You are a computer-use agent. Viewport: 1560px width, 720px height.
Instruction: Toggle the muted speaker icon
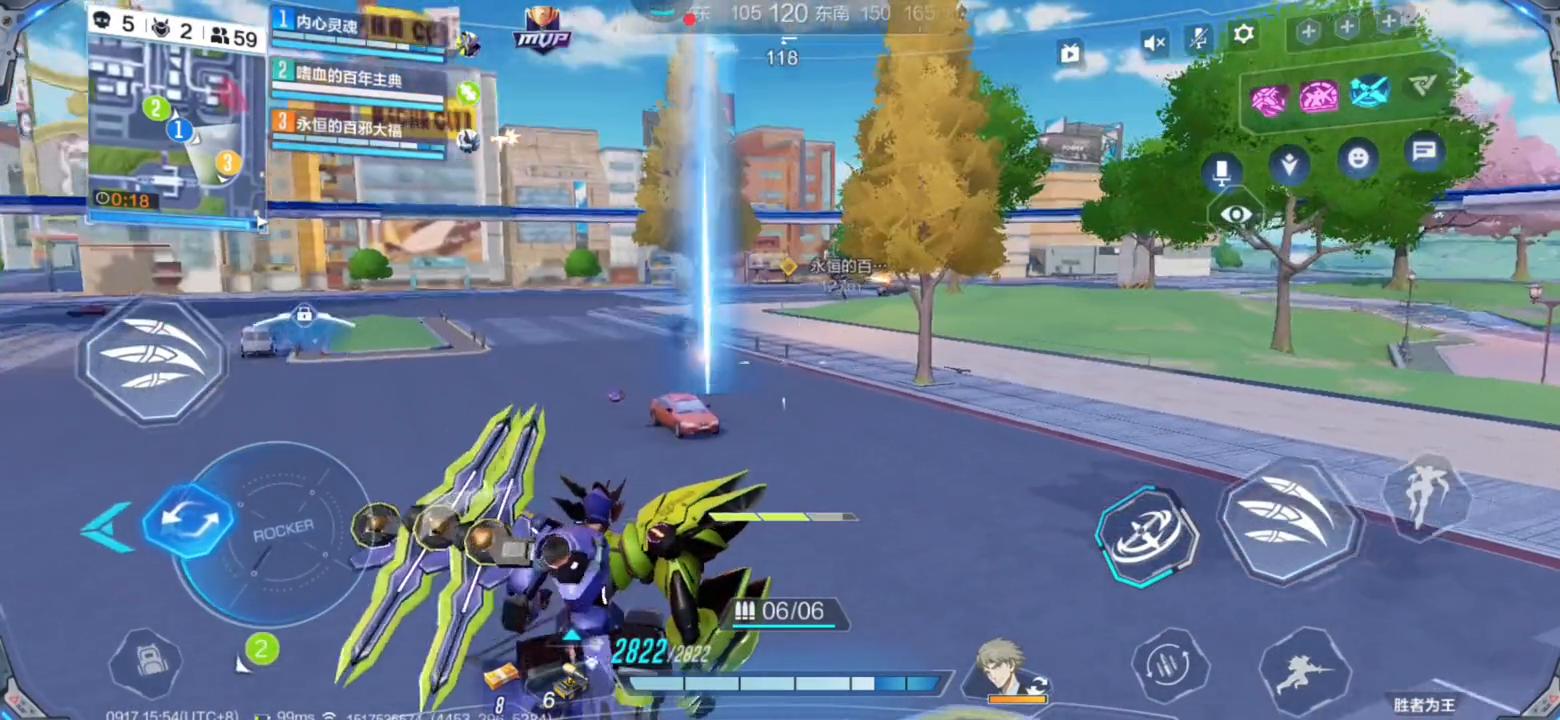[x=1155, y=42]
